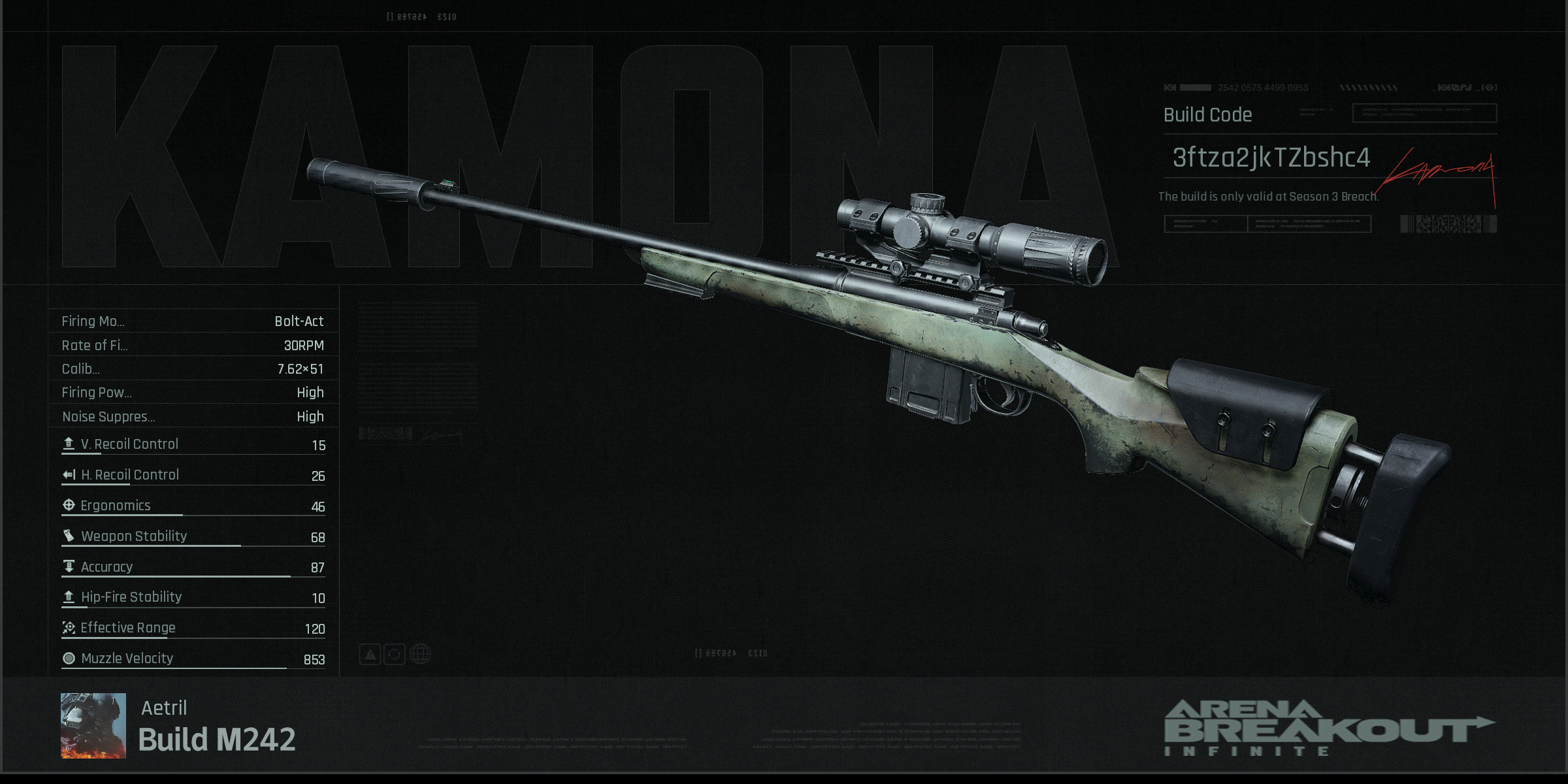This screenshot has height=784, width=1568.
Task: Click the circular refresh arrow icon
Action: (x=395, y=654)
